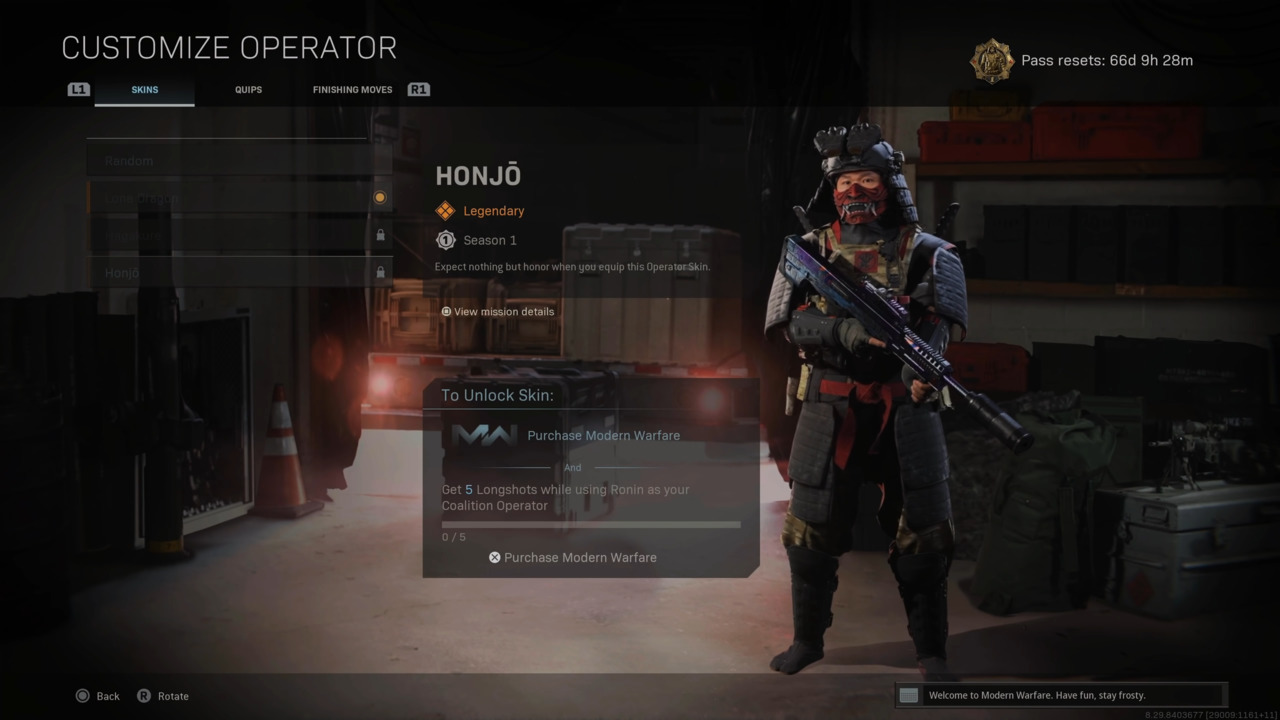
Task: Click the info icon beside View mission details
Action: coord(446,311)
